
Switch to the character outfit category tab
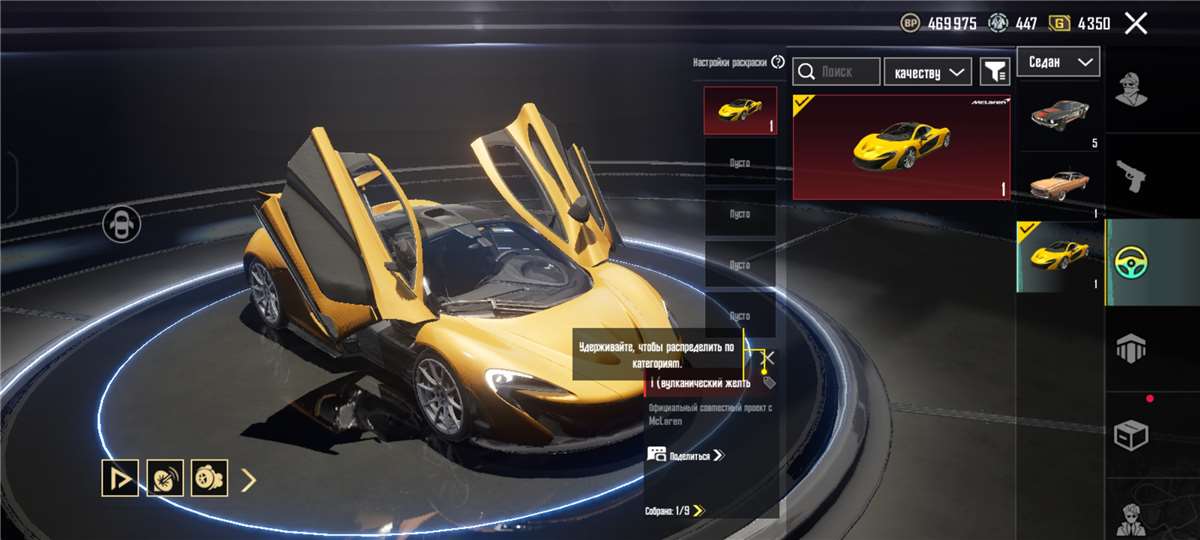[1131, 95]
